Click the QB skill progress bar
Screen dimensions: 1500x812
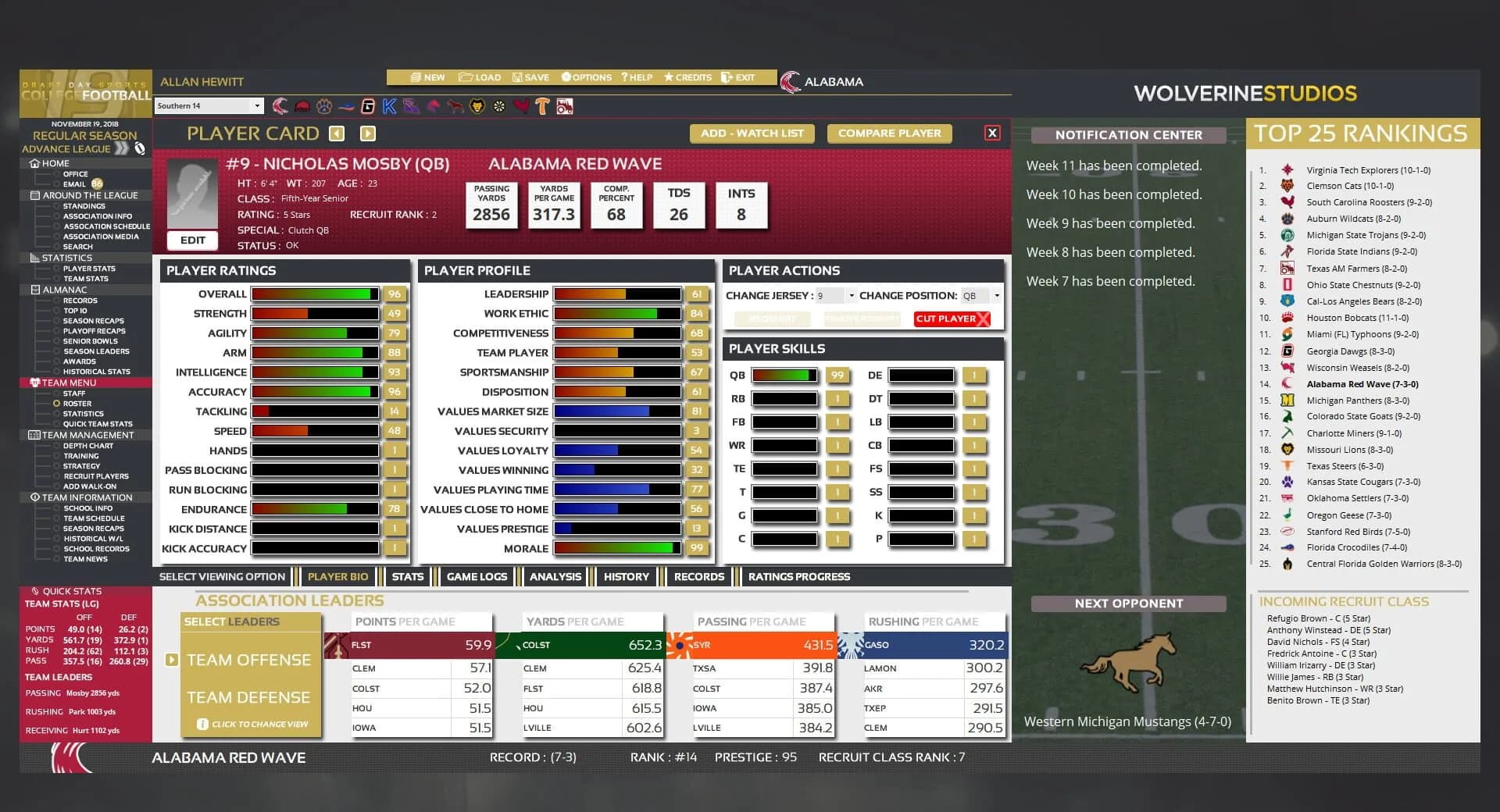pos(785,376)
